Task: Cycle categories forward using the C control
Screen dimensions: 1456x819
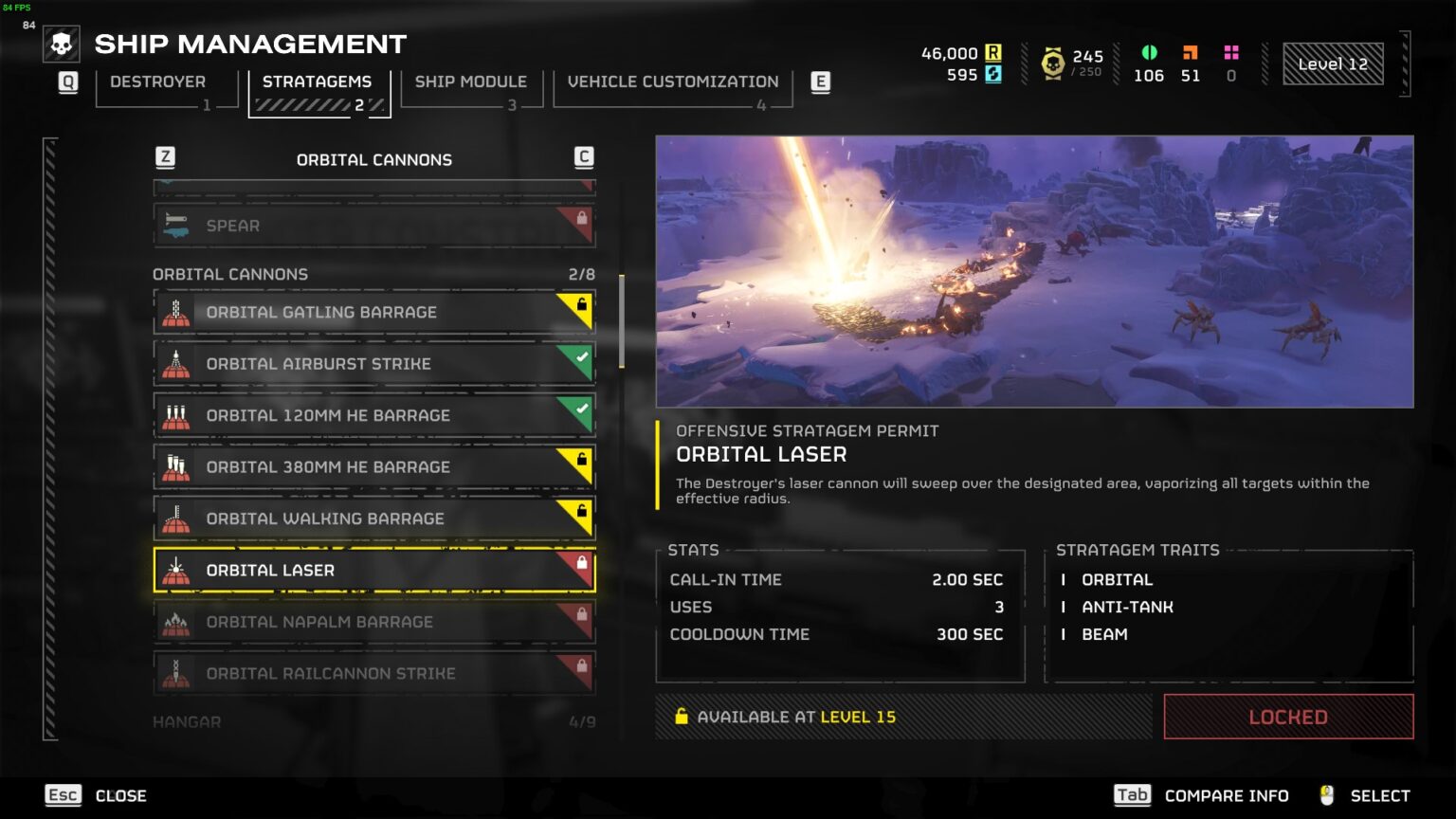Action: [x=584, y=157]
